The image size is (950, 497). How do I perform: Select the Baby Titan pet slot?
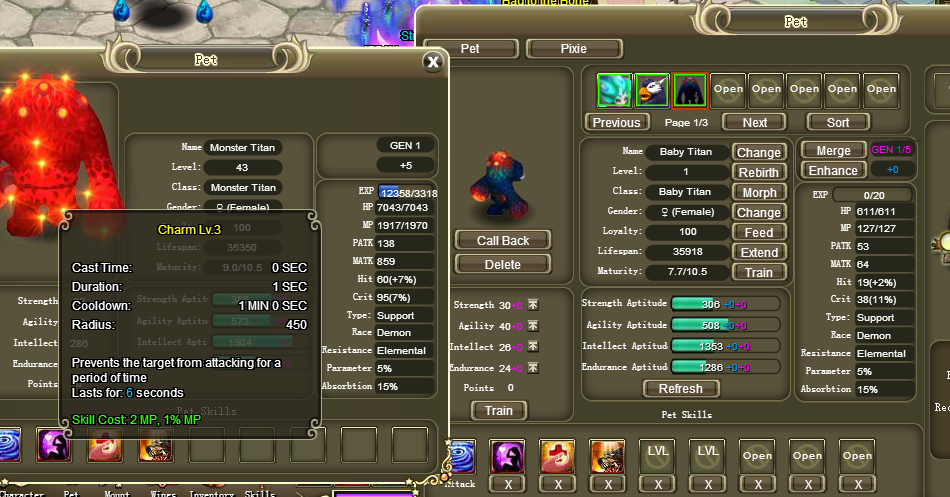click(x=690, y=90)
